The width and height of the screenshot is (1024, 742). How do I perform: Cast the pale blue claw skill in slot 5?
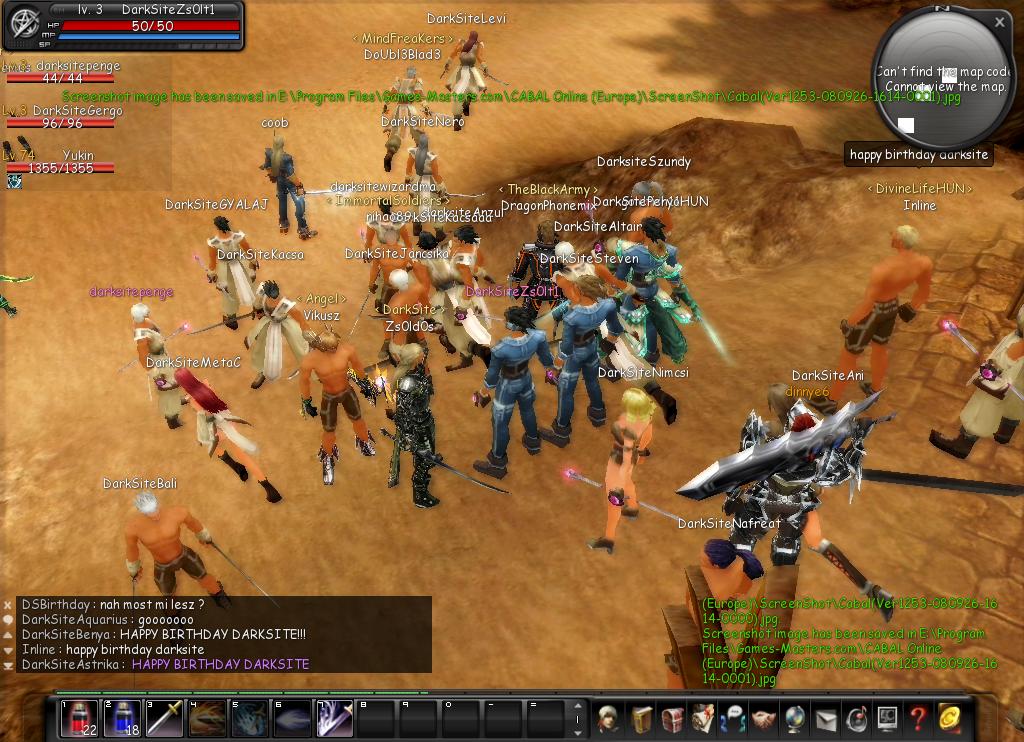click(251, 718)
